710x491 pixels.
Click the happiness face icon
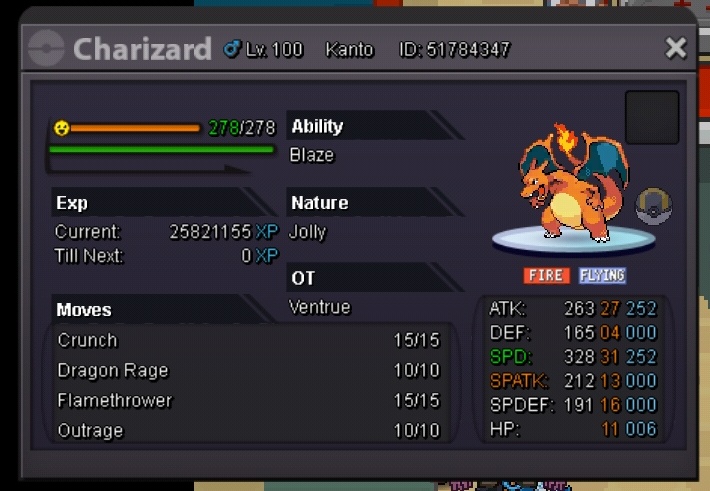pos(61,128)
